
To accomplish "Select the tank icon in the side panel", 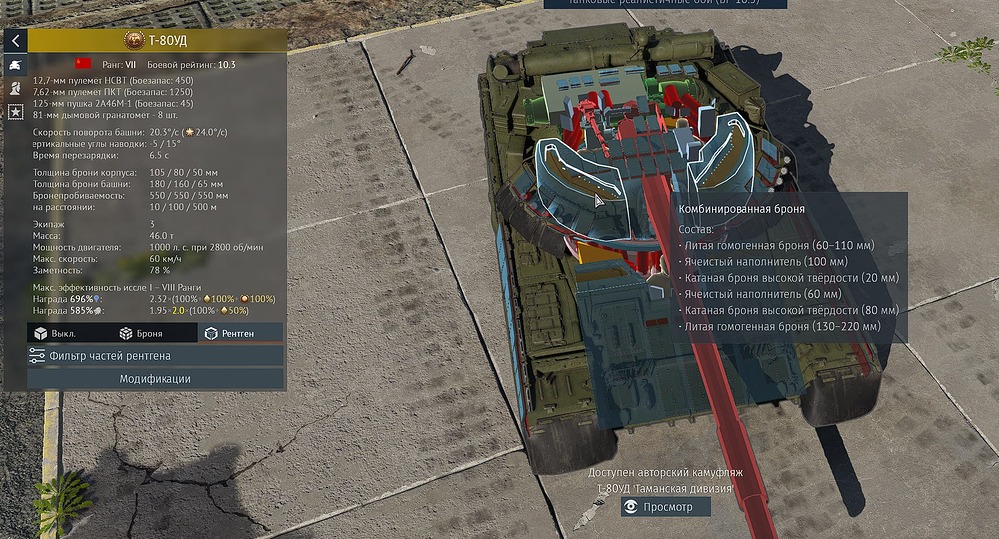I will [15, 63].
